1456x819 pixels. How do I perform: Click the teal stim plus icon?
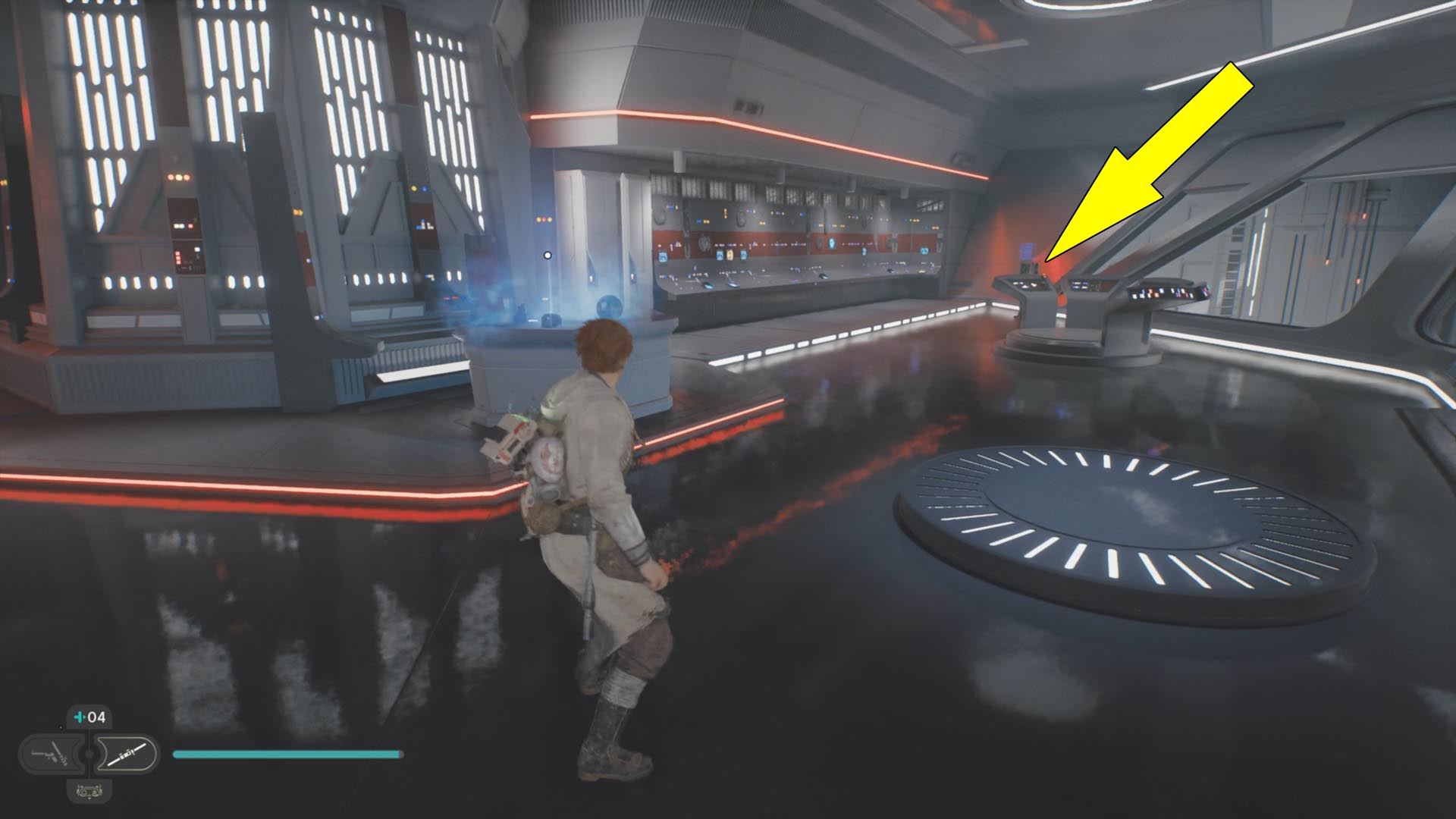click(80, 717)
